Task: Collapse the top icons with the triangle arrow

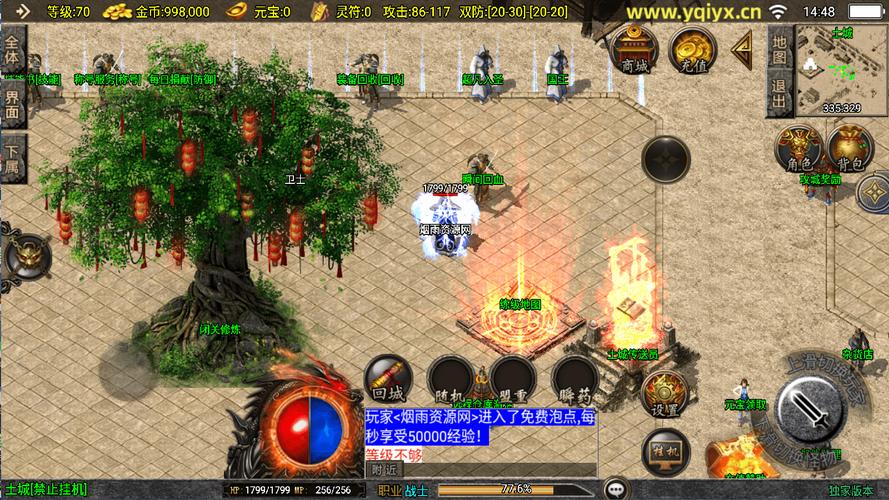Action: pyautogui.click(x=742, y=46)
